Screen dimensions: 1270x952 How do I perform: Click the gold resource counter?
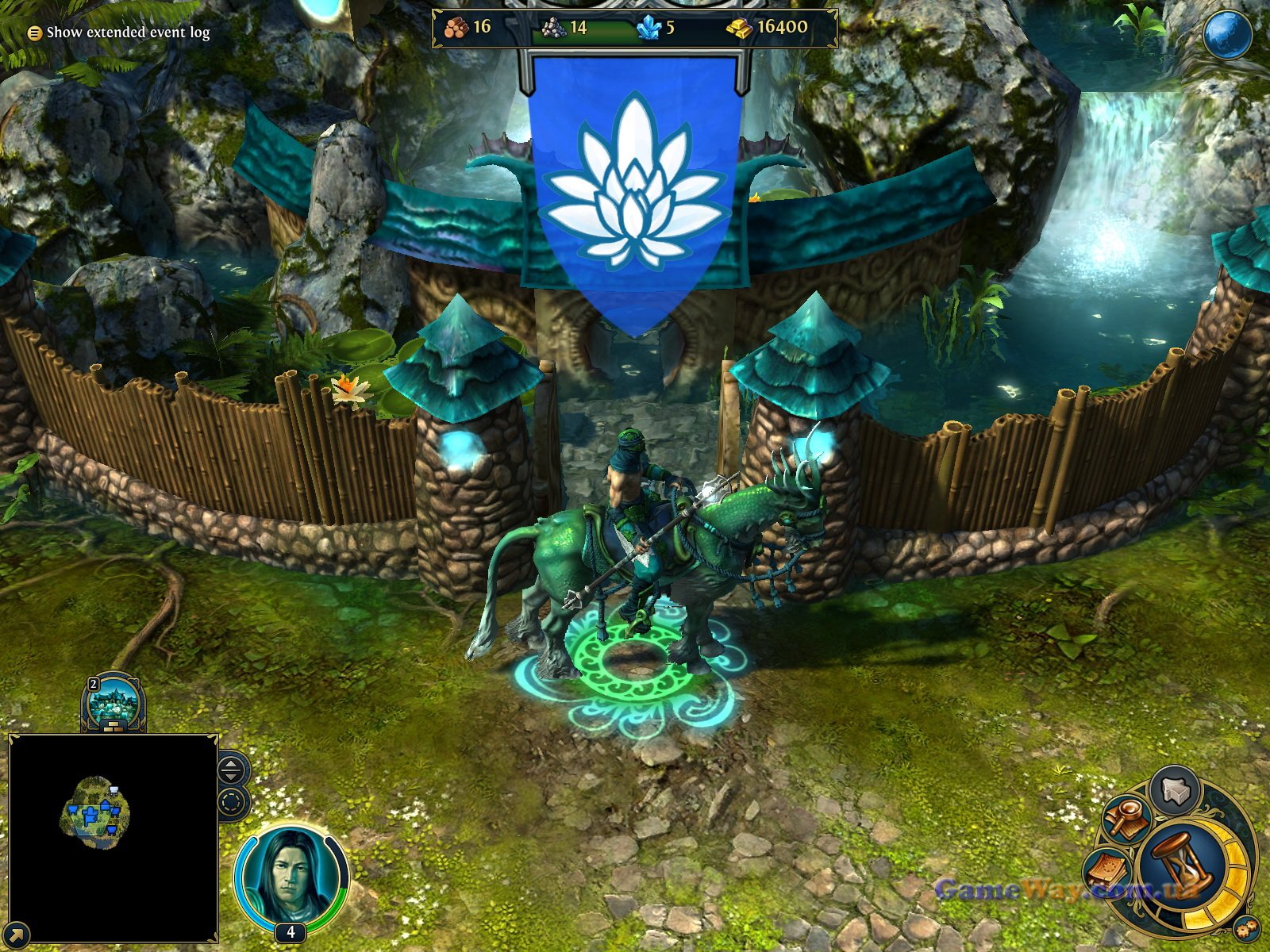pos(768,28)
